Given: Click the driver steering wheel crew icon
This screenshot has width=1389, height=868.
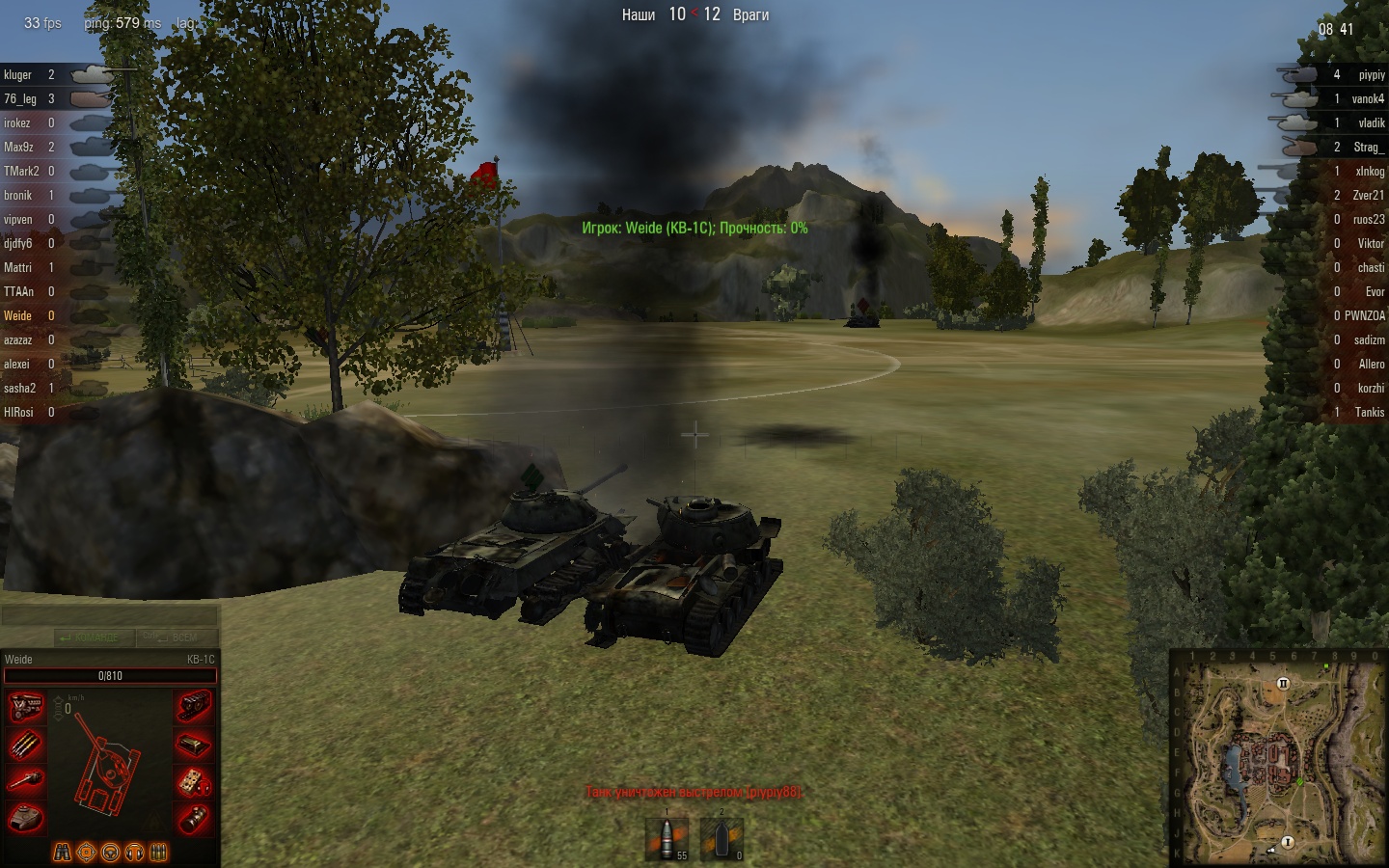Looking at the screenshot, I should pos(110,853).
